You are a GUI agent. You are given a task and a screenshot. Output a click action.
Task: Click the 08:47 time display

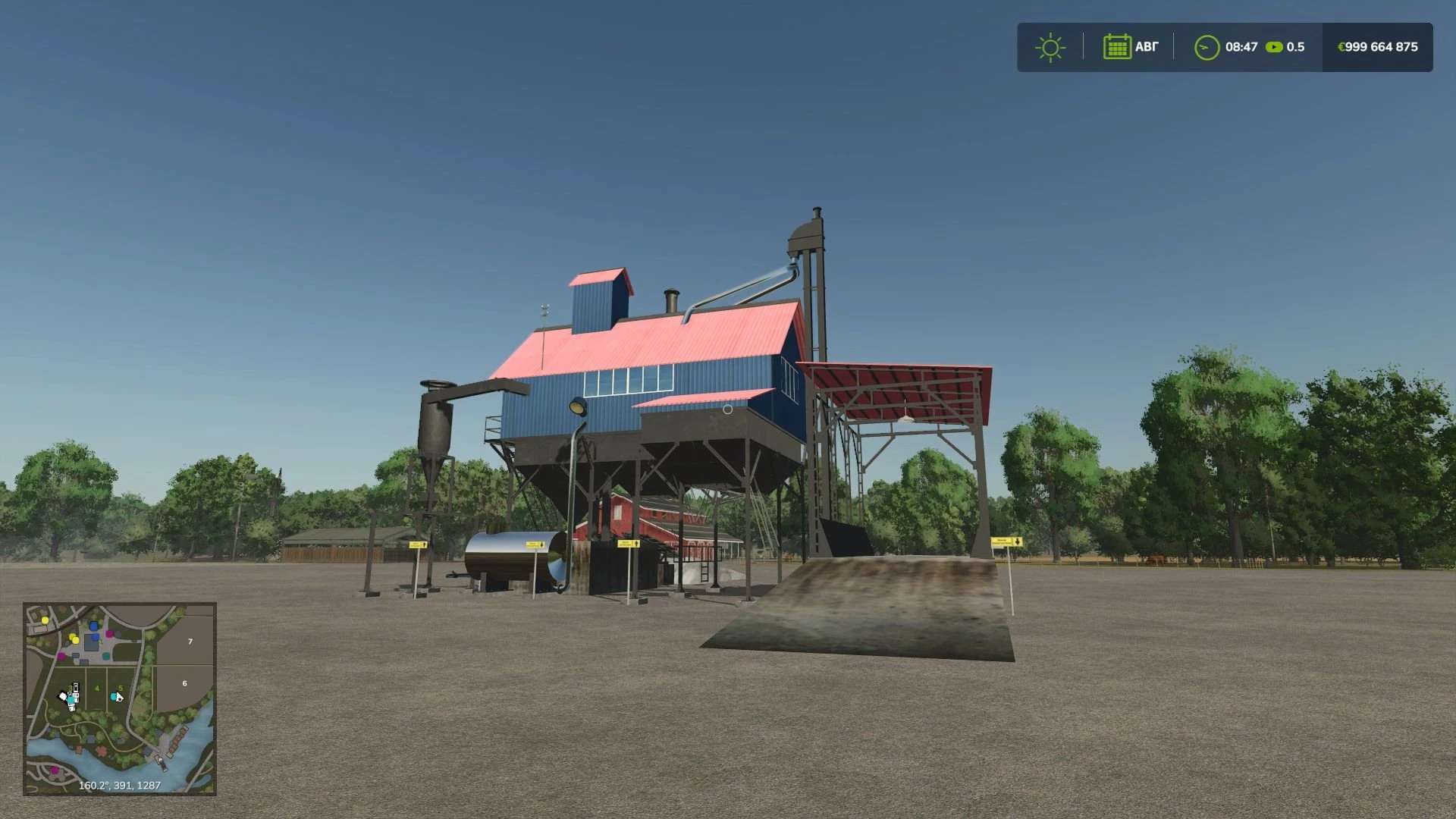[x=1241, y=47]
